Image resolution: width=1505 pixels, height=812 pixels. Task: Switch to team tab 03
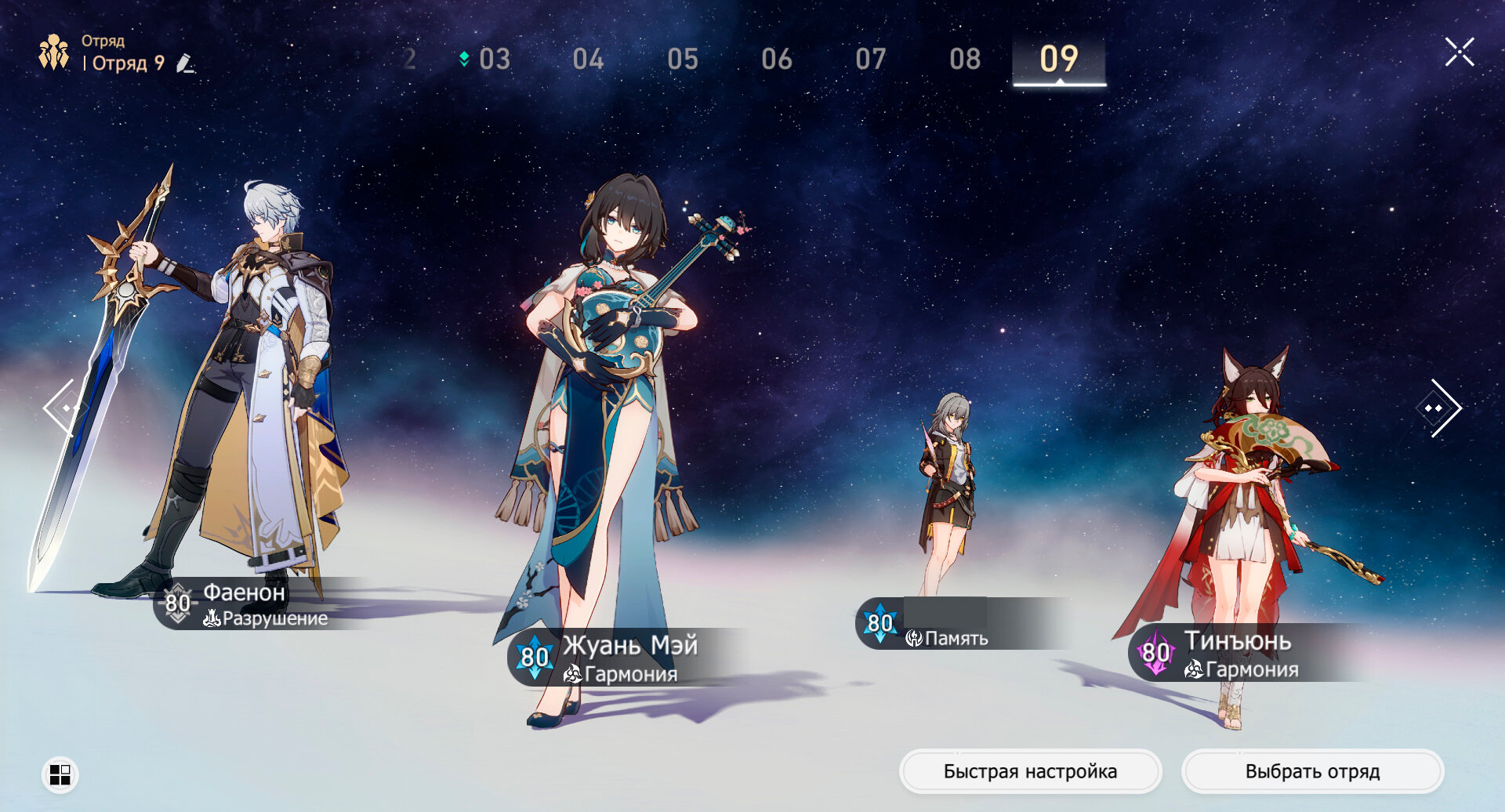coord(494,60)
